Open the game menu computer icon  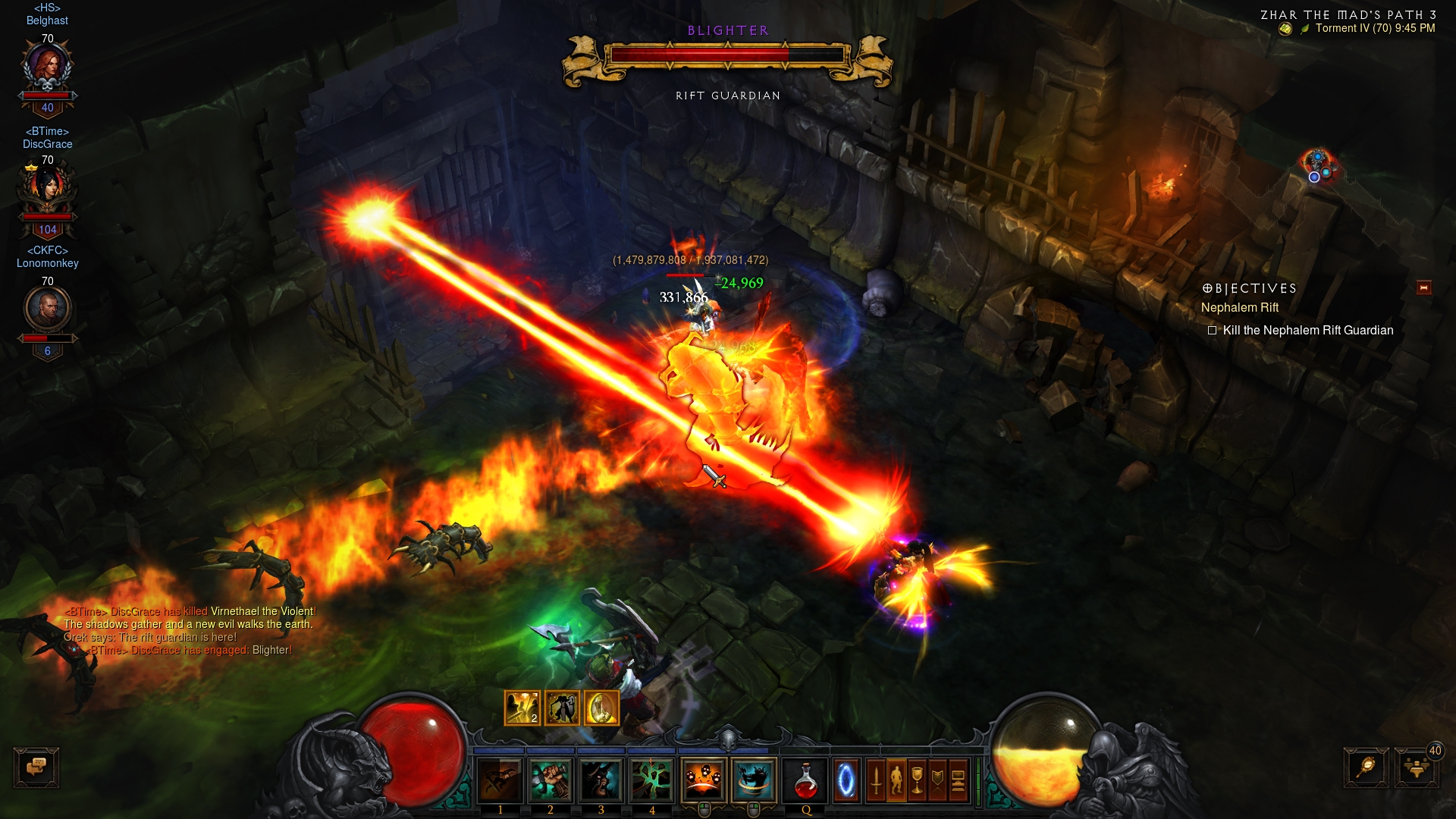pyautogui.click(x=958, y=780)
